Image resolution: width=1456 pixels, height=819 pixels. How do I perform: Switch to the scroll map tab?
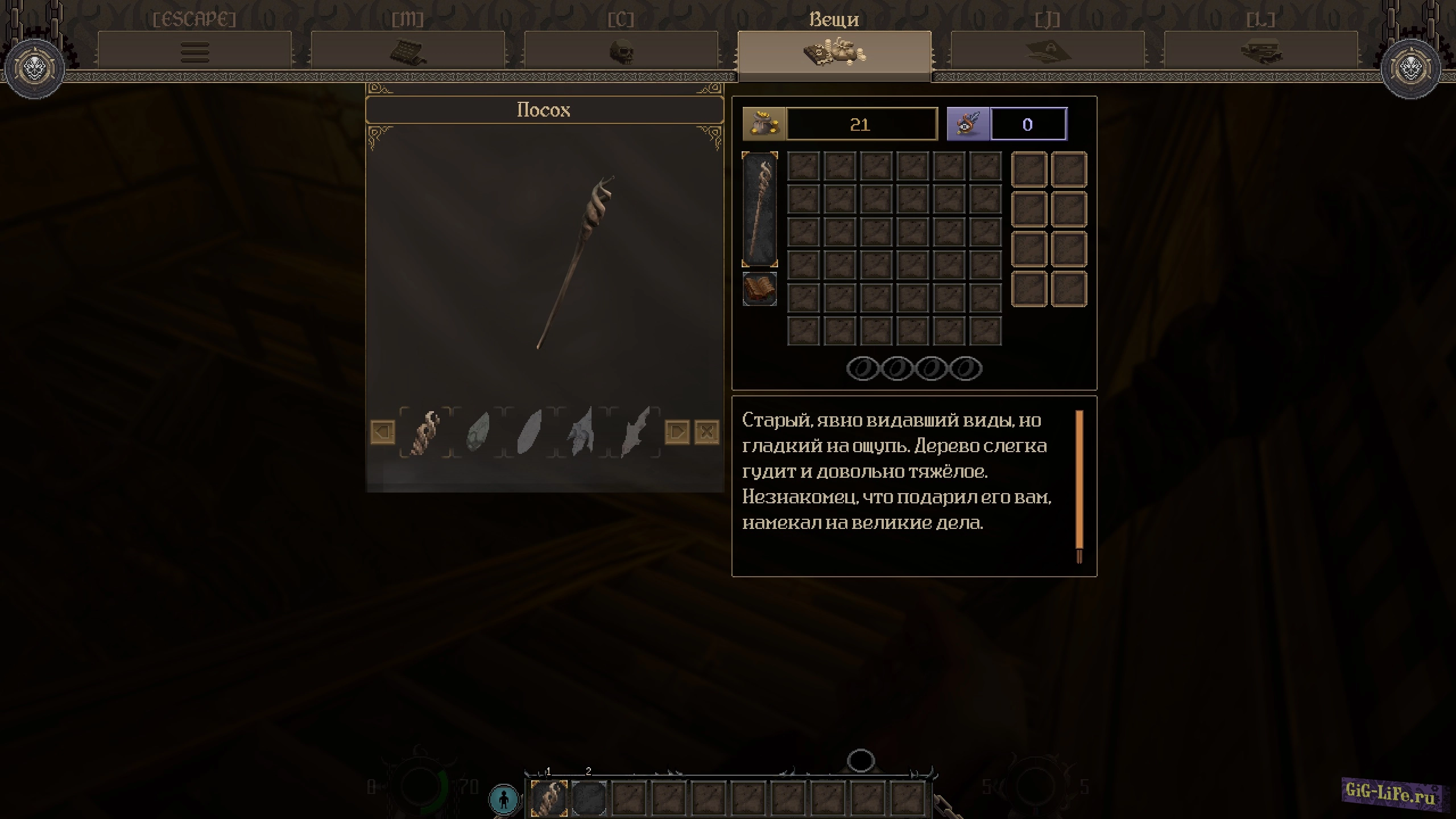tap(408, 52)
